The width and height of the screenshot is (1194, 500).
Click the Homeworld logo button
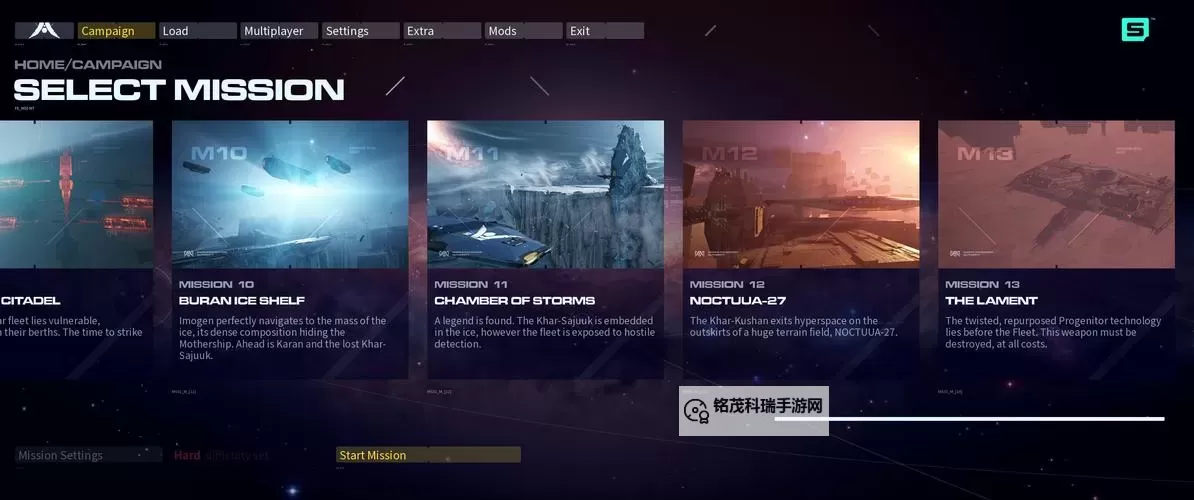point(44,31)
